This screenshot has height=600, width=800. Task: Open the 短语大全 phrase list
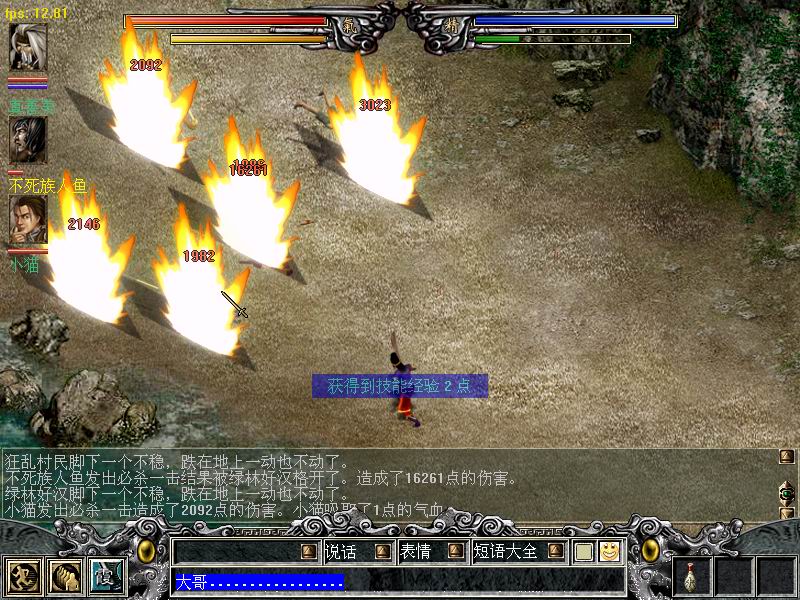pos(505,551)
